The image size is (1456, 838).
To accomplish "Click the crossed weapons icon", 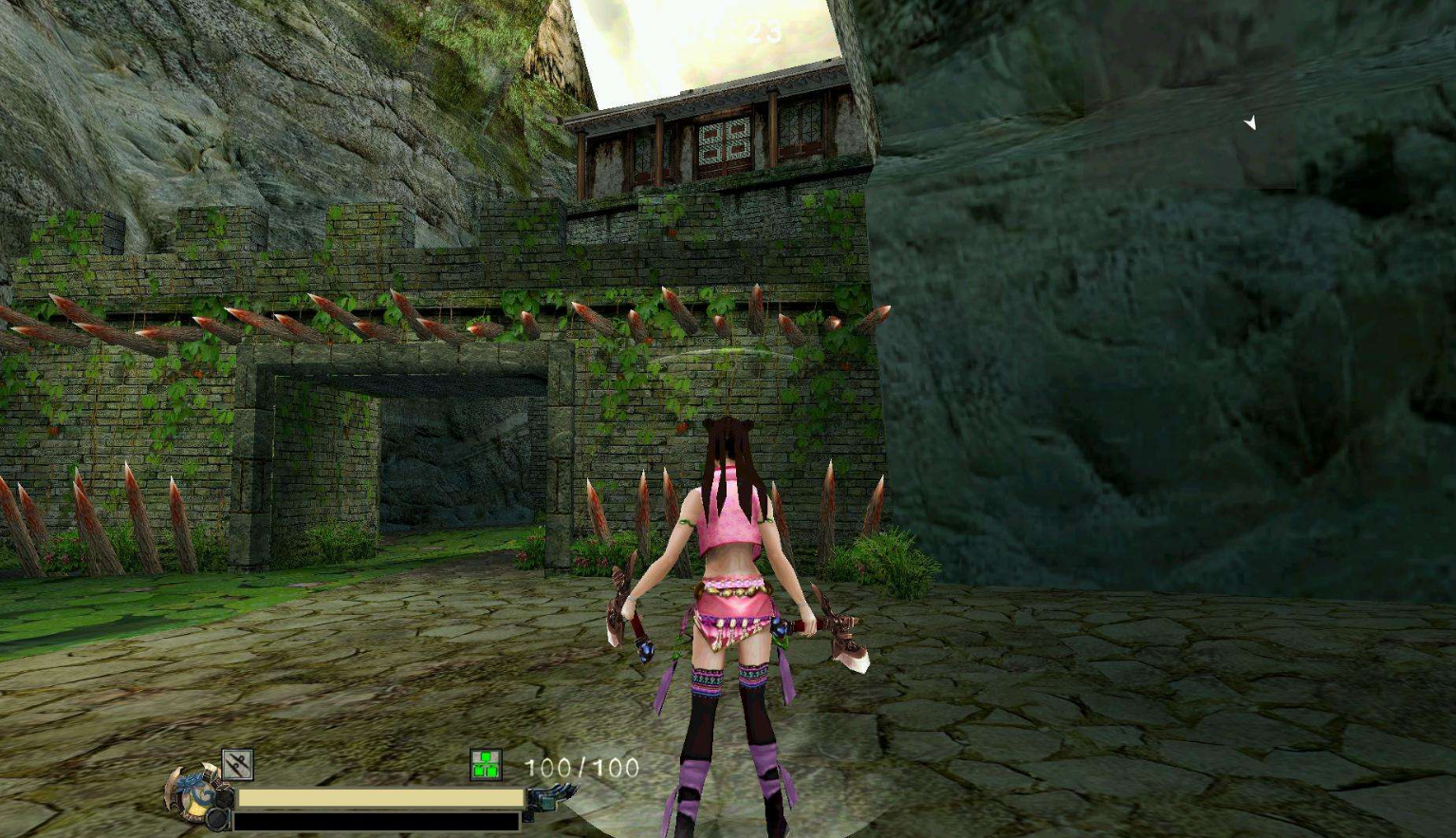I will [x=237, y=764].
